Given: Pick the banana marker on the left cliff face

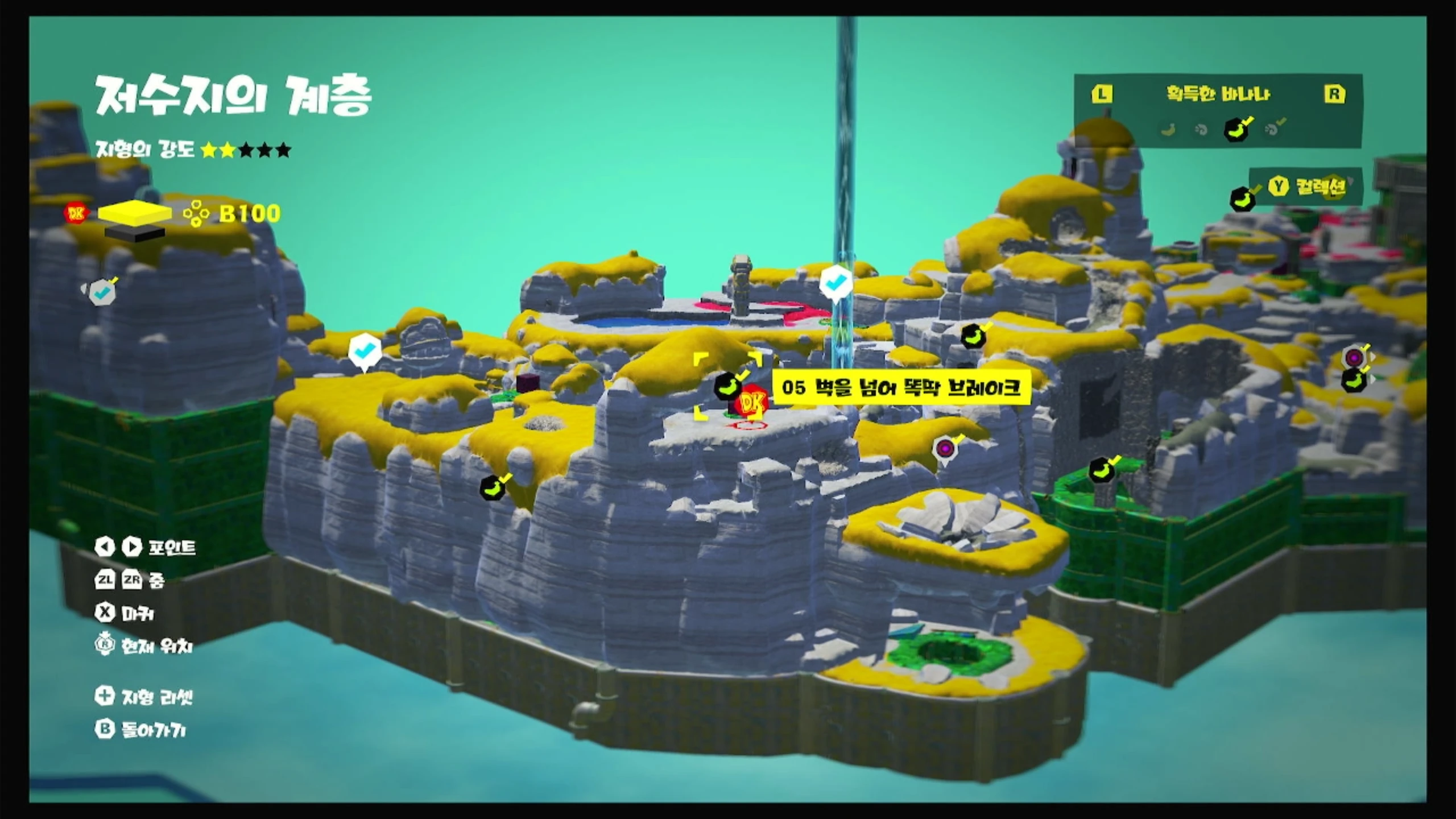Looking at the screenshot, I should coord(493,487).
